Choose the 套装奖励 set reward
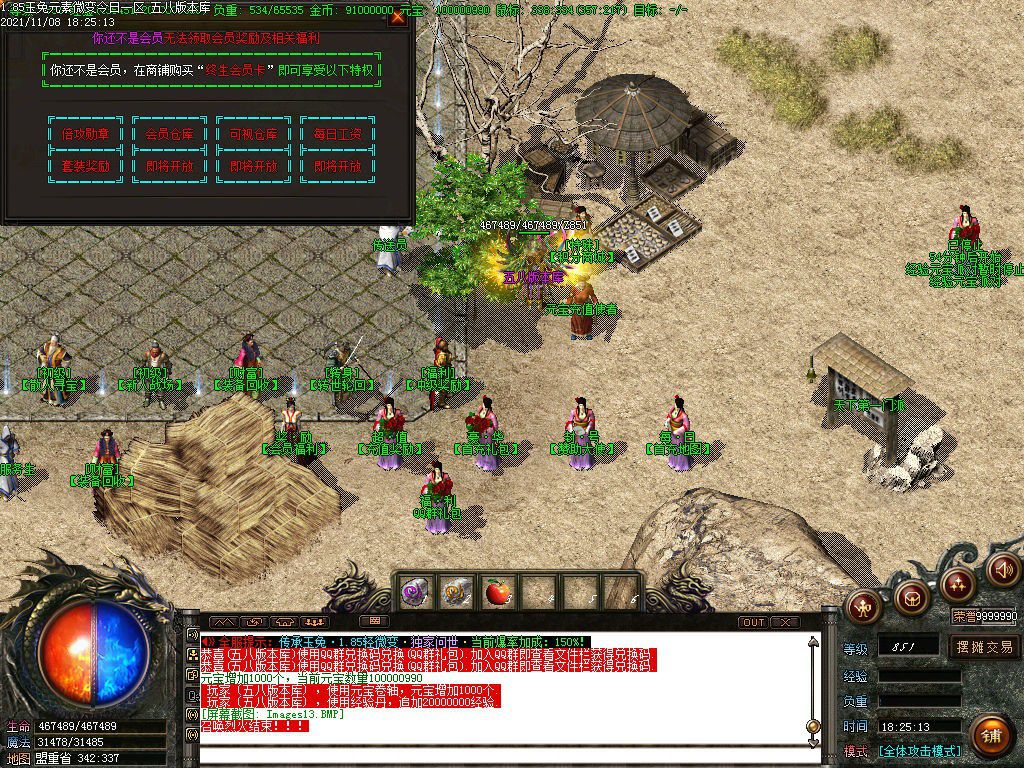This screenshot has width=1024, height=768. click(x=85, y=166)
